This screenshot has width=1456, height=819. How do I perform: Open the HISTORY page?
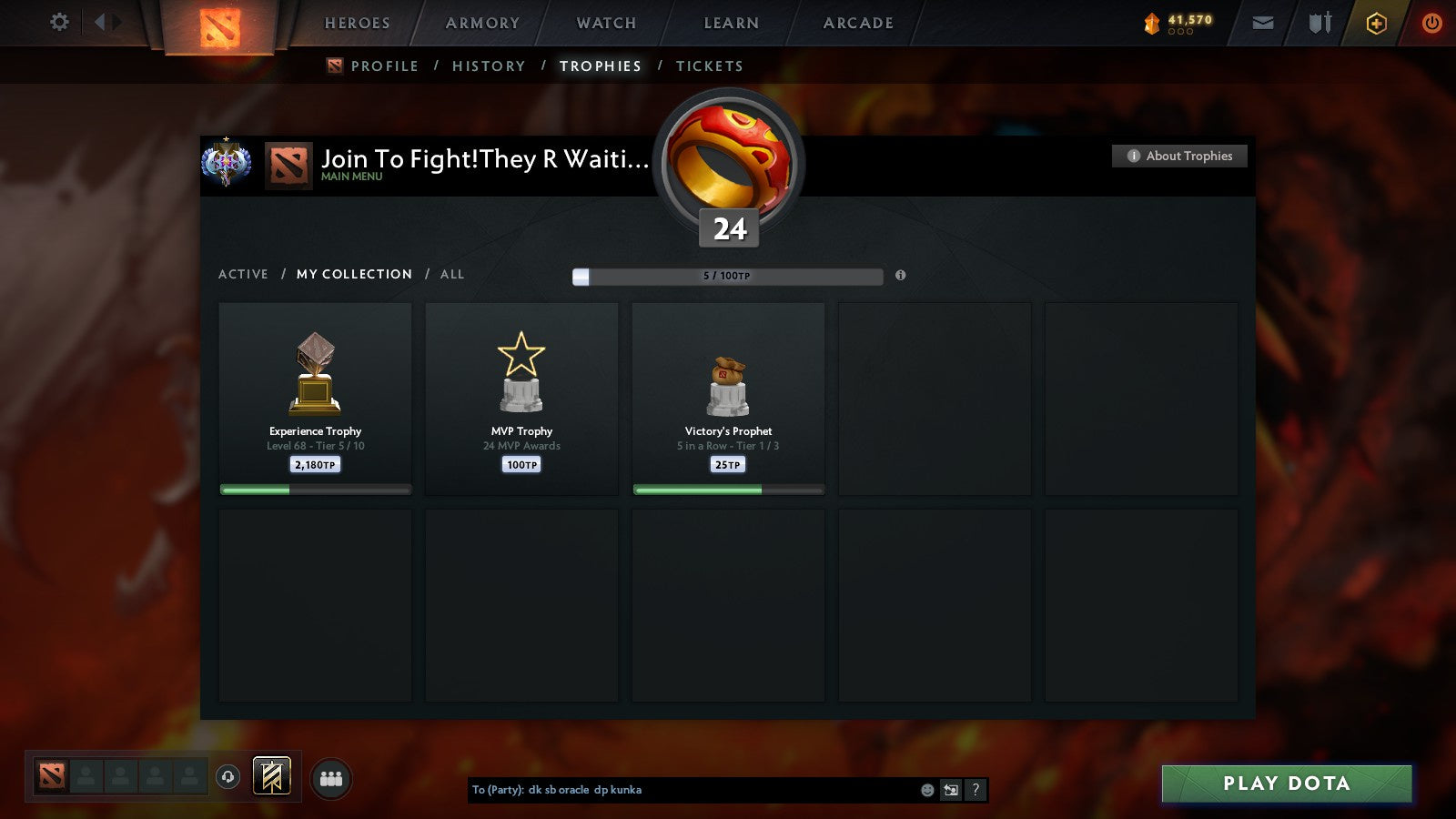point(489,66)
